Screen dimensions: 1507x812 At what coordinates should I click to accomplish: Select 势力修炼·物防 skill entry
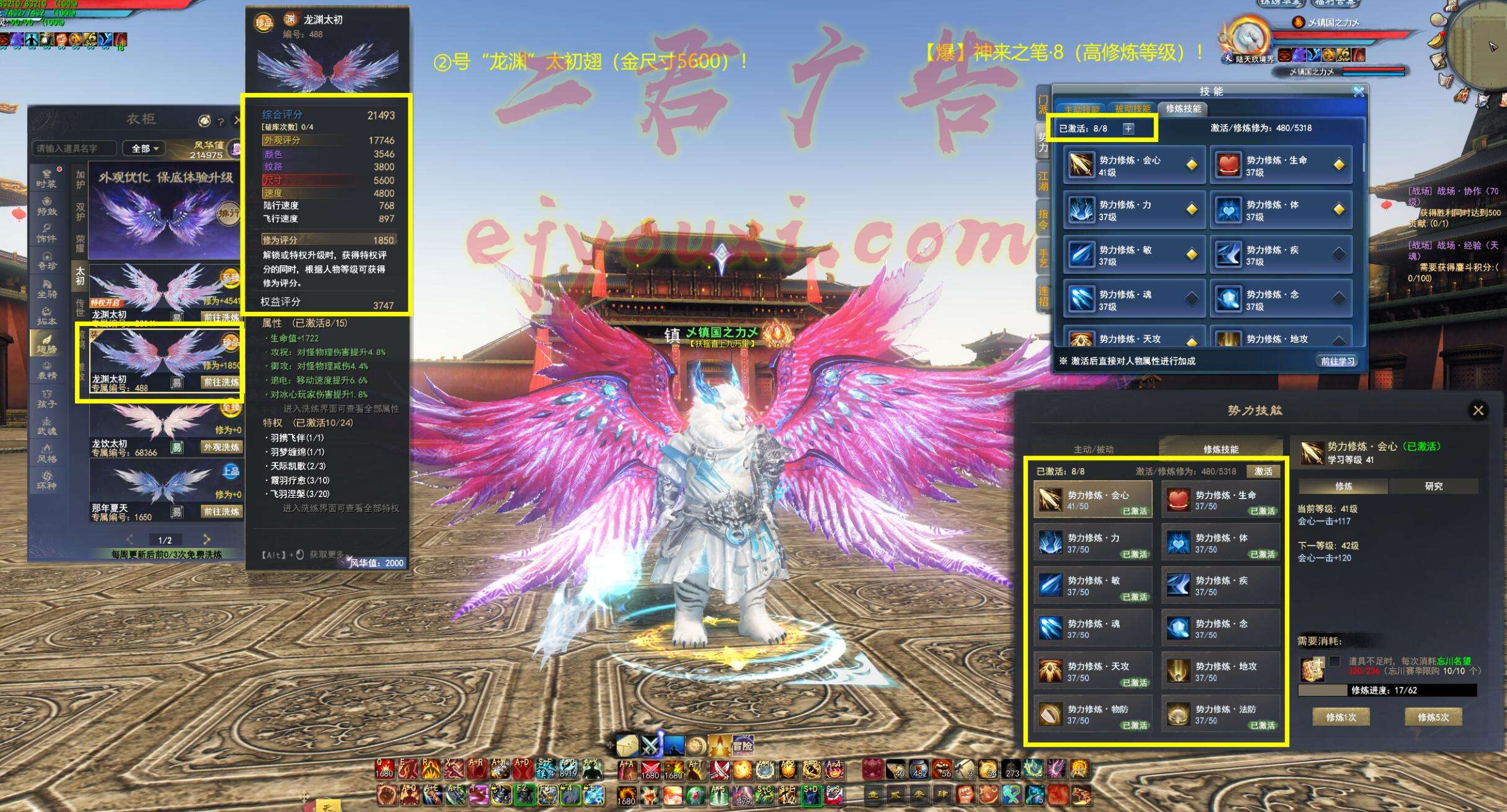tap(1093, 714)
